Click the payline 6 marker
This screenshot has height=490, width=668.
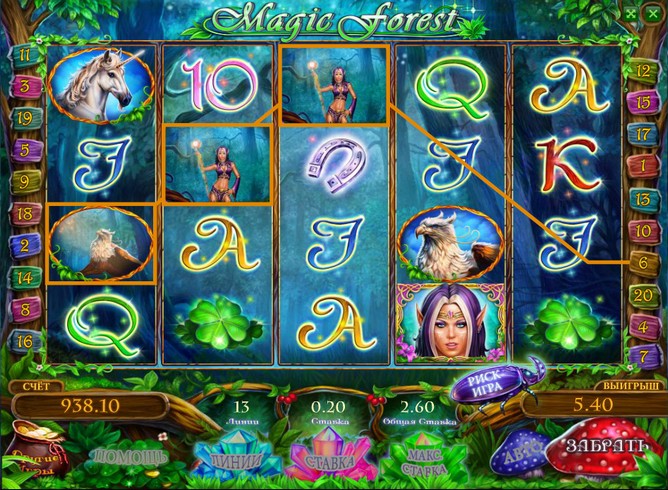point(639,260)
